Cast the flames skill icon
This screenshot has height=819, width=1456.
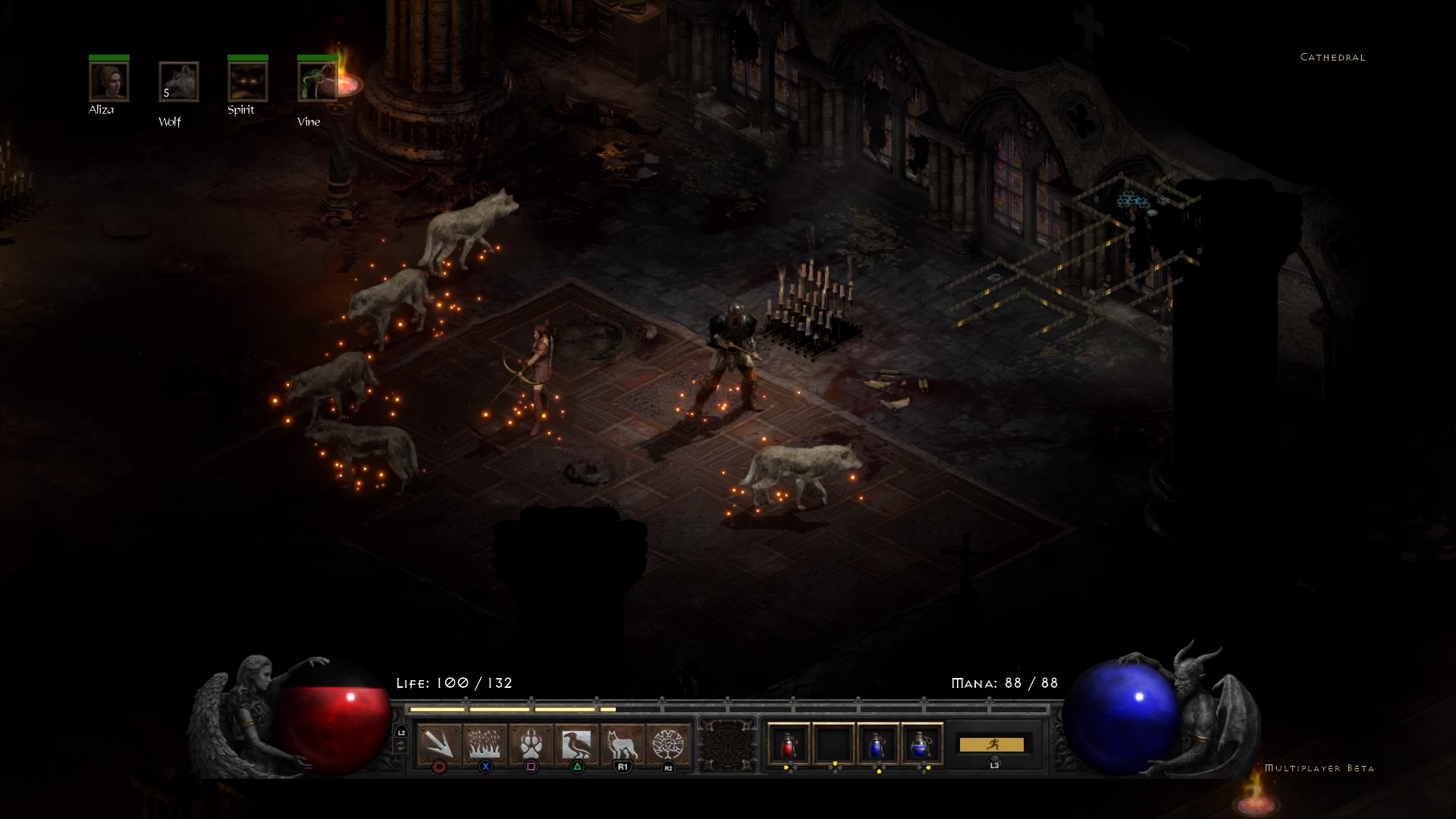(x=485, y=744)
